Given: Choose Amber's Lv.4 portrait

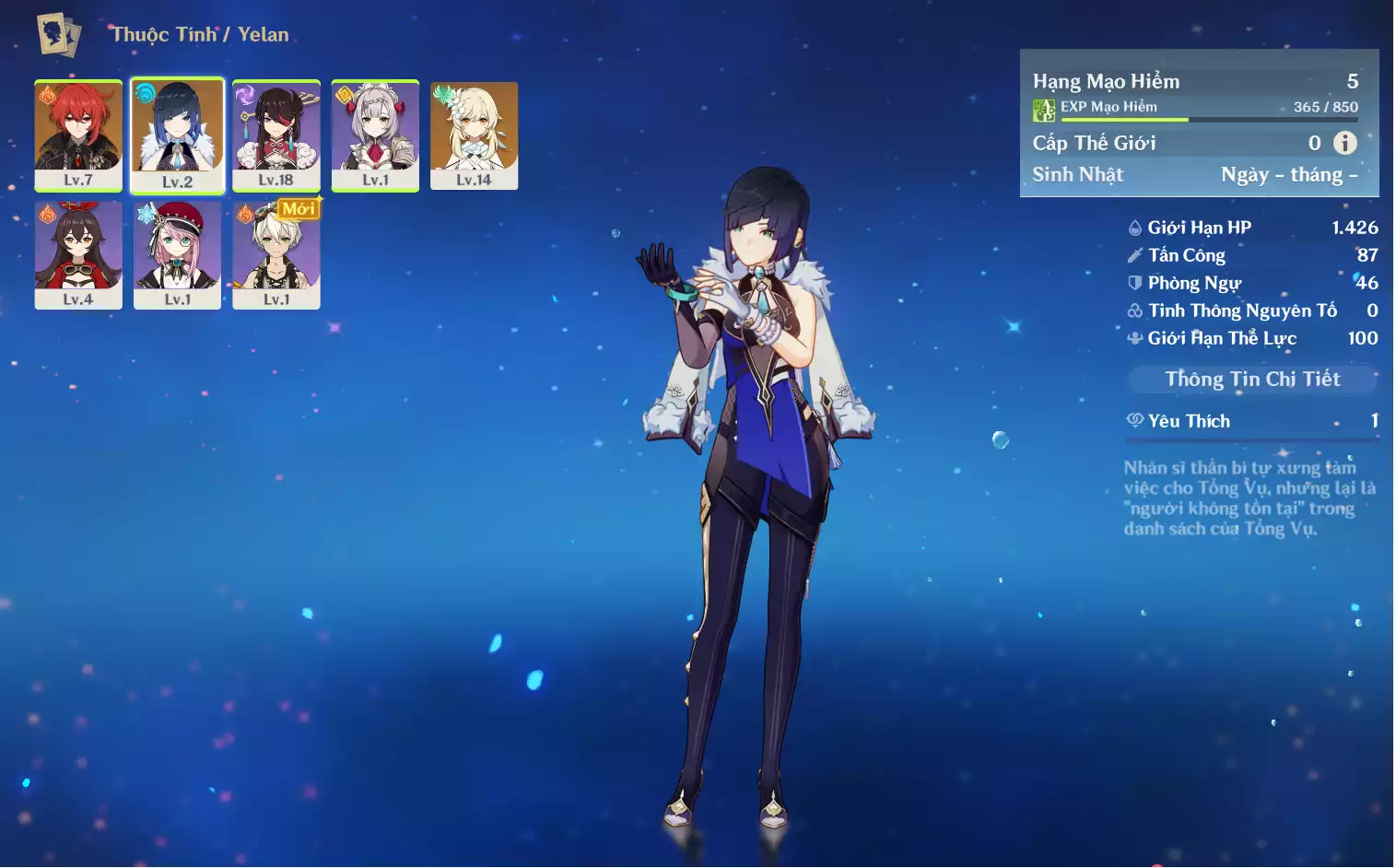Looking at the screenshot, I should click(x=78, y=254).
